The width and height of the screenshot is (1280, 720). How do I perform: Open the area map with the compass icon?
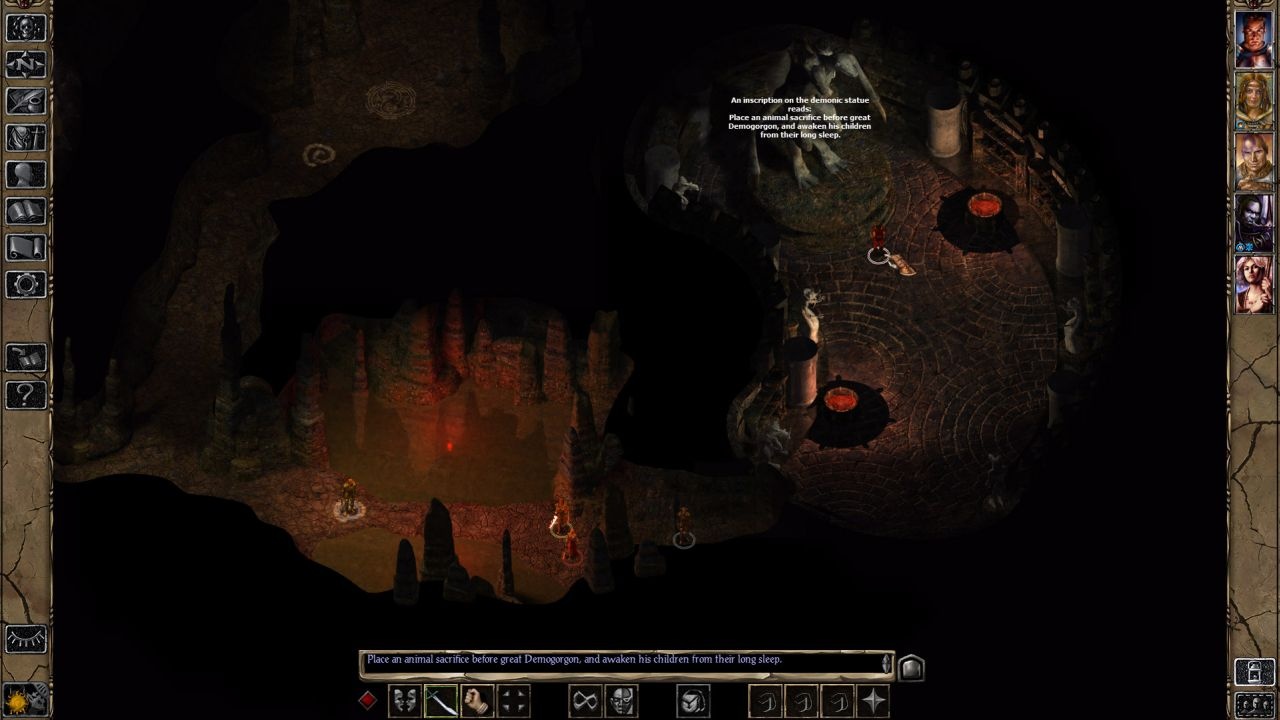[26, 65]
